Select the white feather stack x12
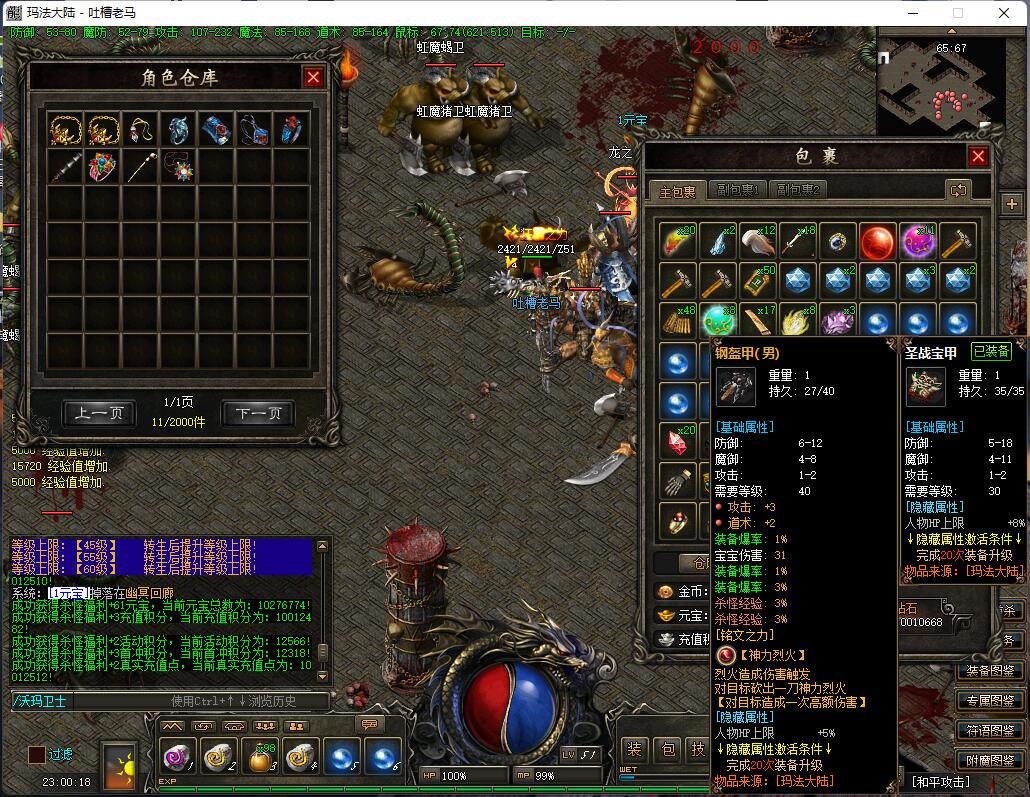 757,241
